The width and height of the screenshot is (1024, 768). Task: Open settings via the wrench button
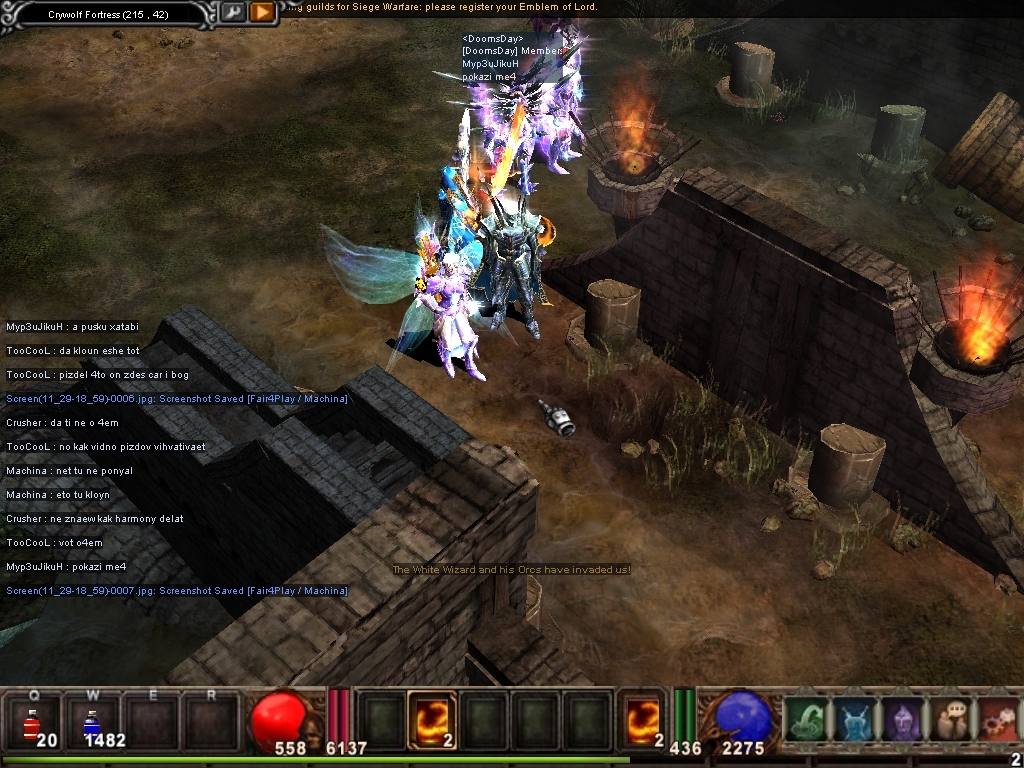coord(232,12)
